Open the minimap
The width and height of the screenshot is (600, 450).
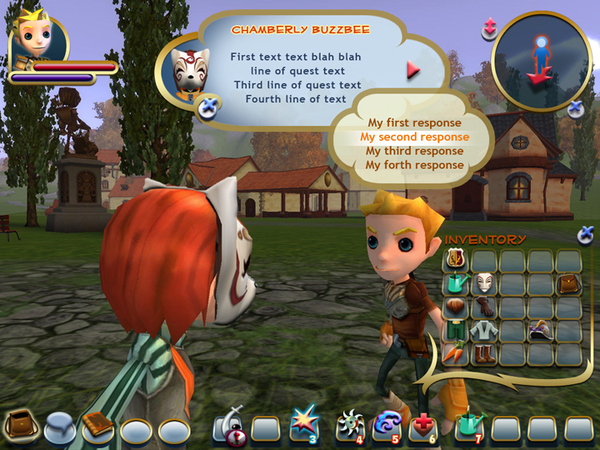pyautogui.click(x=542, y=58)
